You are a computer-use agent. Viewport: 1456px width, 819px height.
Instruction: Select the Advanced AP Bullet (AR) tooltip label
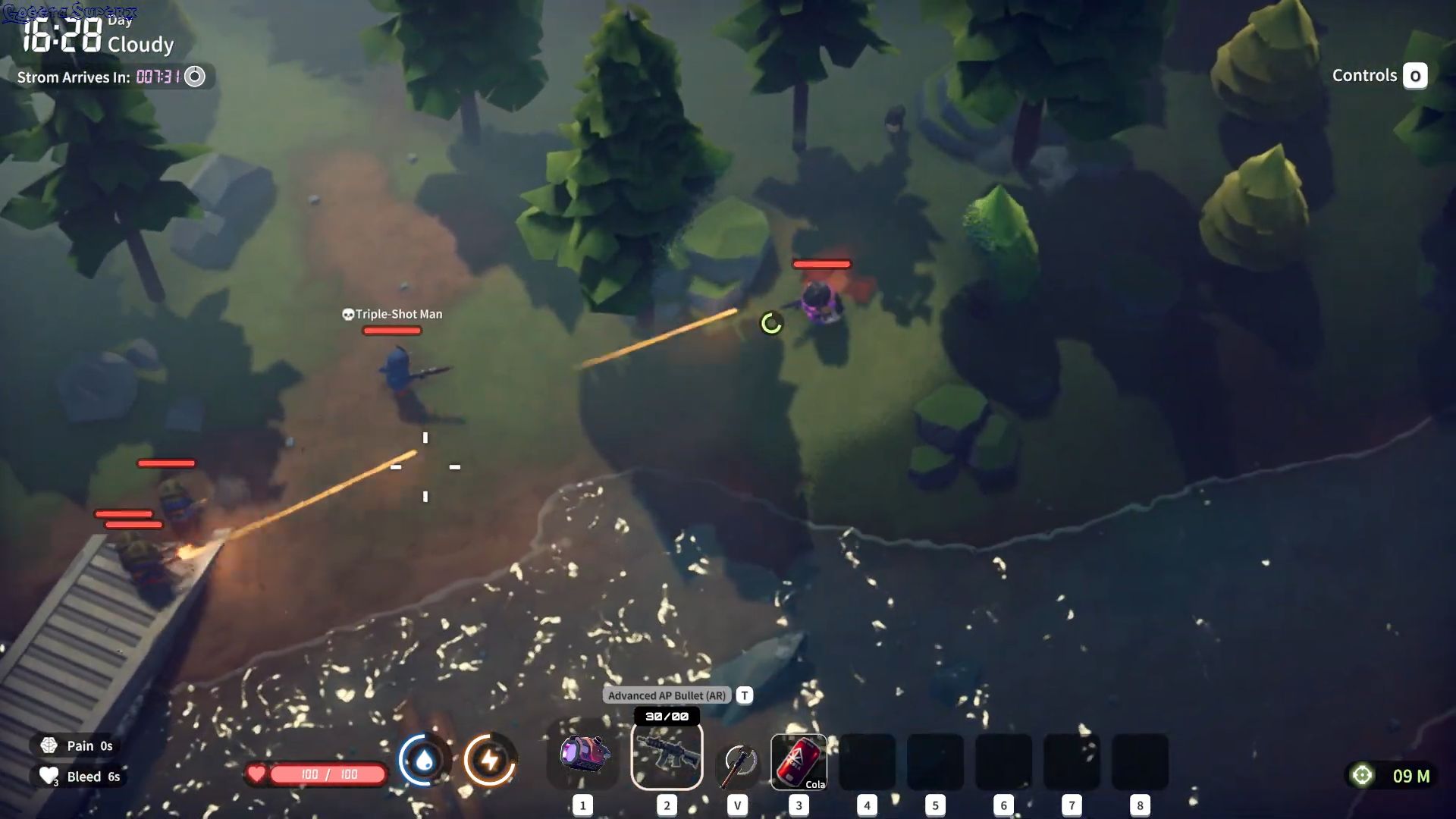[664, 695]
